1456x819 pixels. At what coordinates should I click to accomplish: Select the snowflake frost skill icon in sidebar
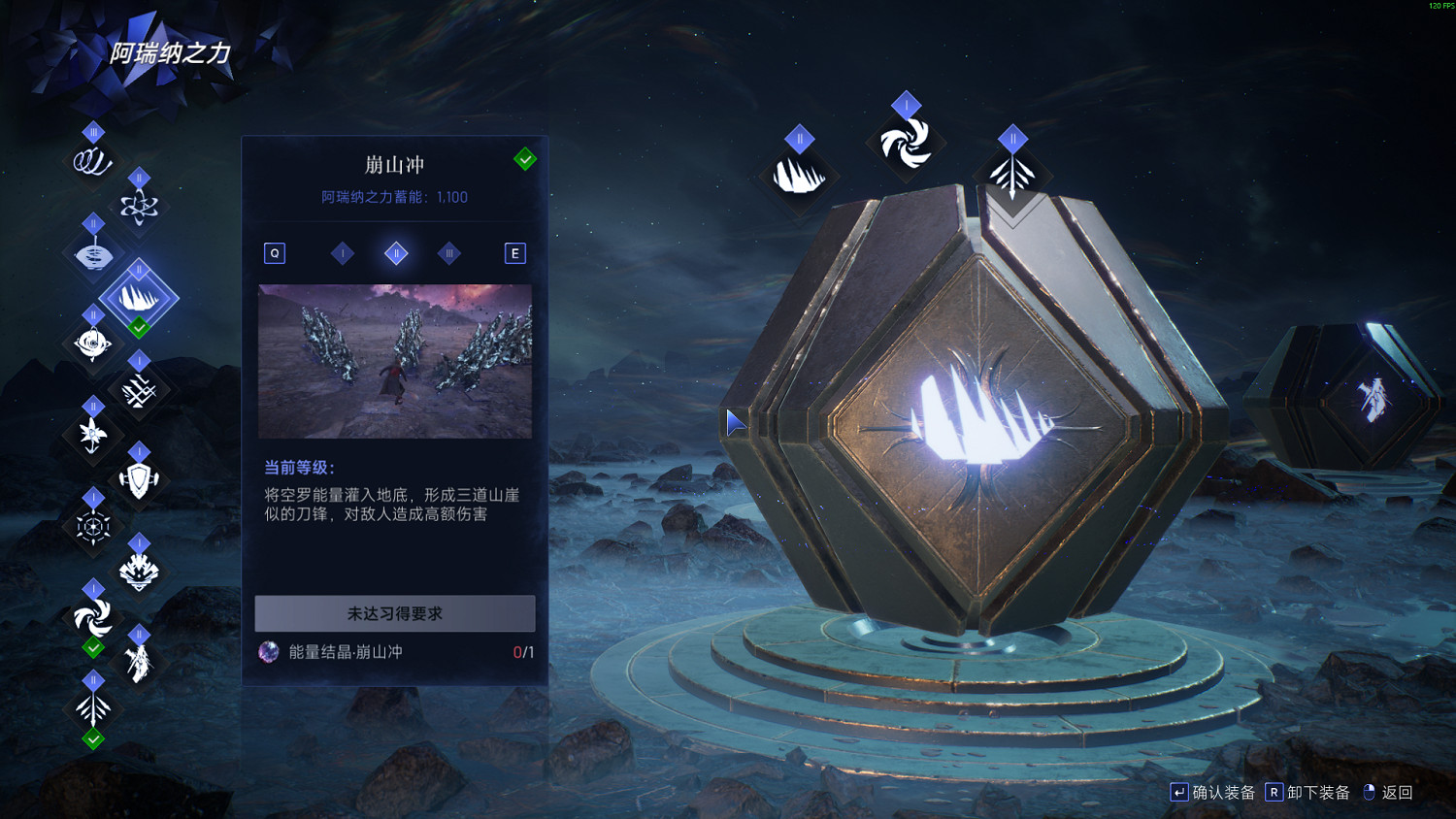92,524
